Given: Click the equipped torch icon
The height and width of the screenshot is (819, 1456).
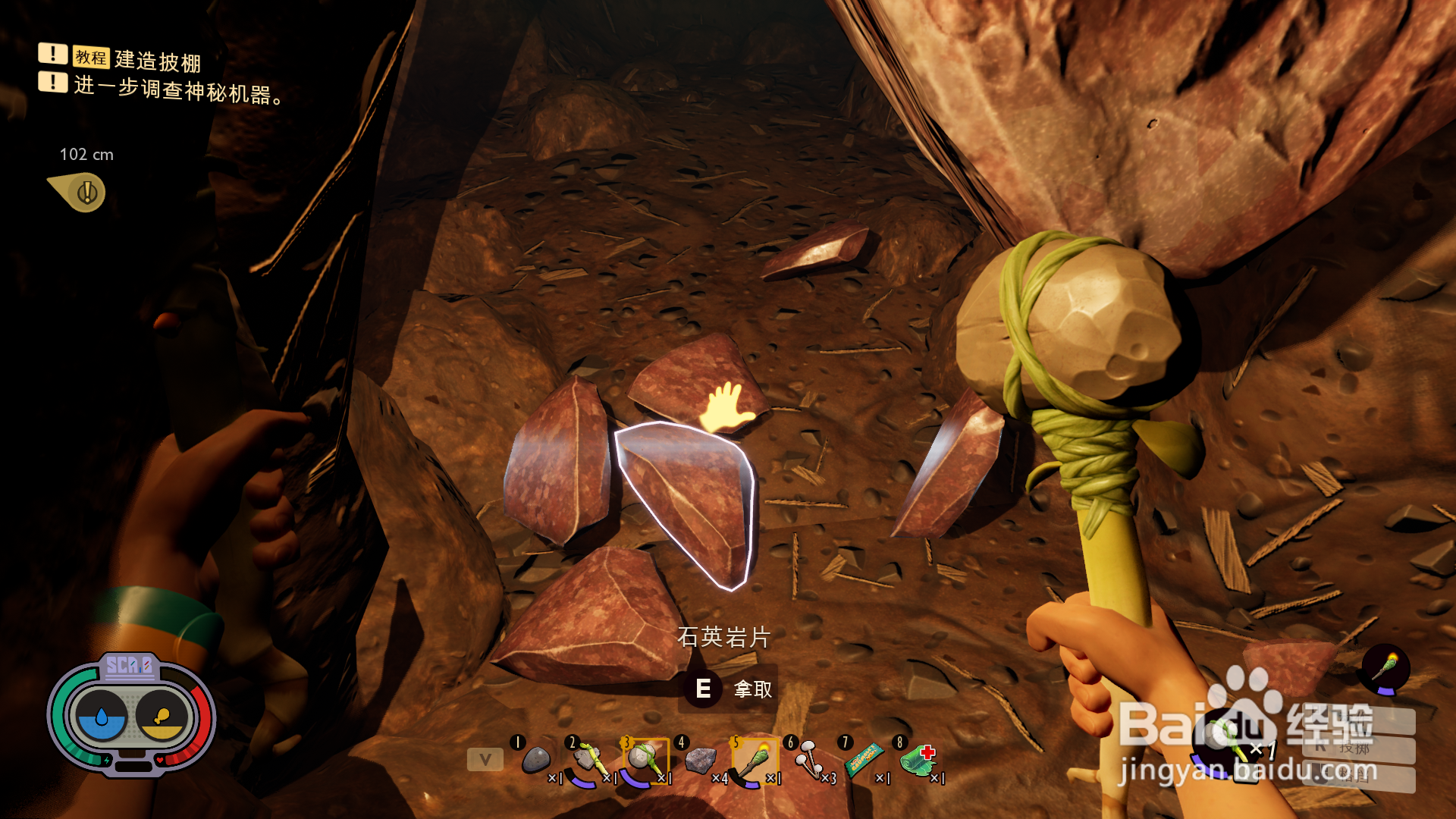Looking at the screenshot, I should (x=1385, y=669).
